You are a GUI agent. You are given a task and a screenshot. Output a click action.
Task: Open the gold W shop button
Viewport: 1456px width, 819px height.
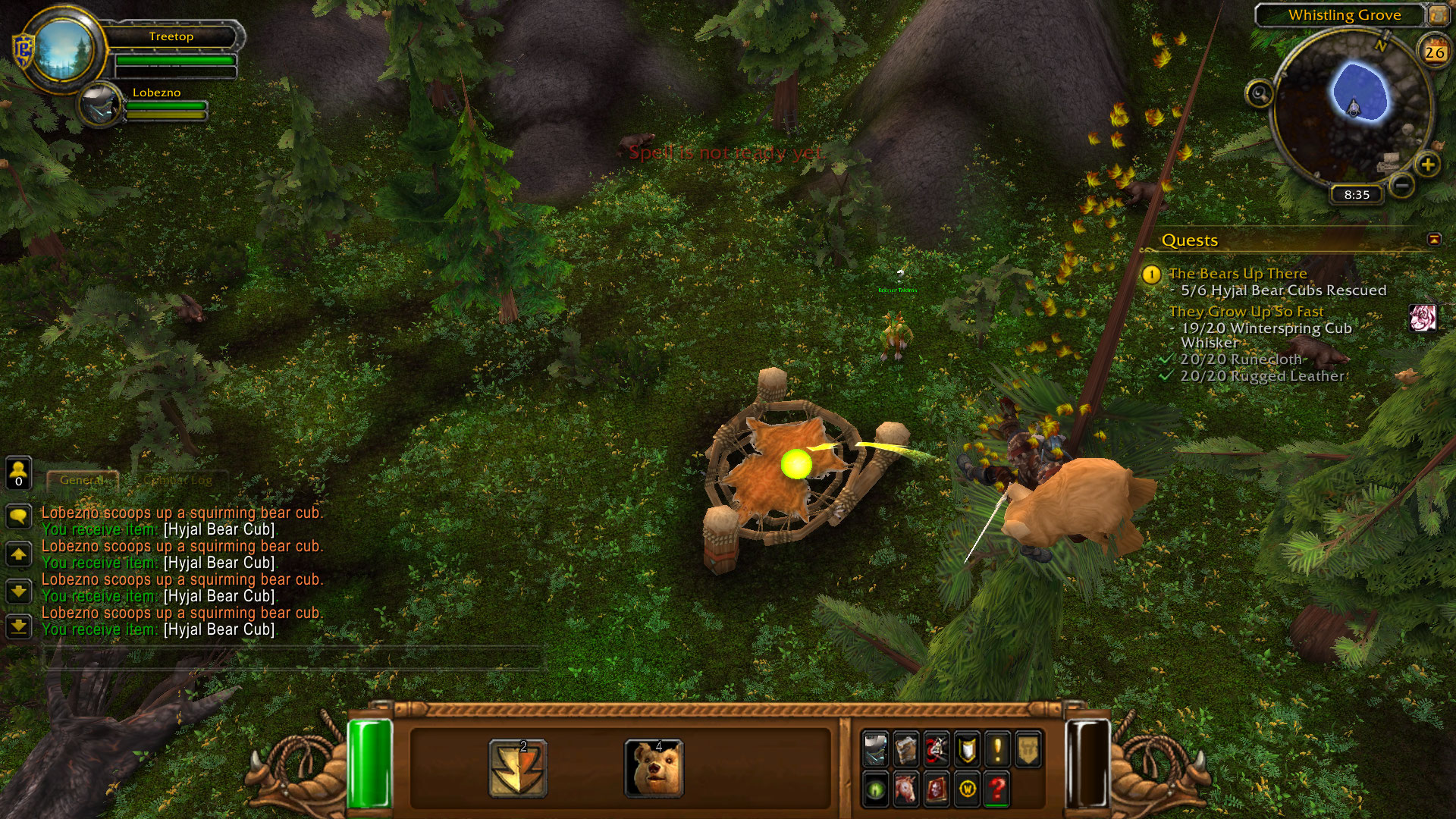tap(967, 790)
